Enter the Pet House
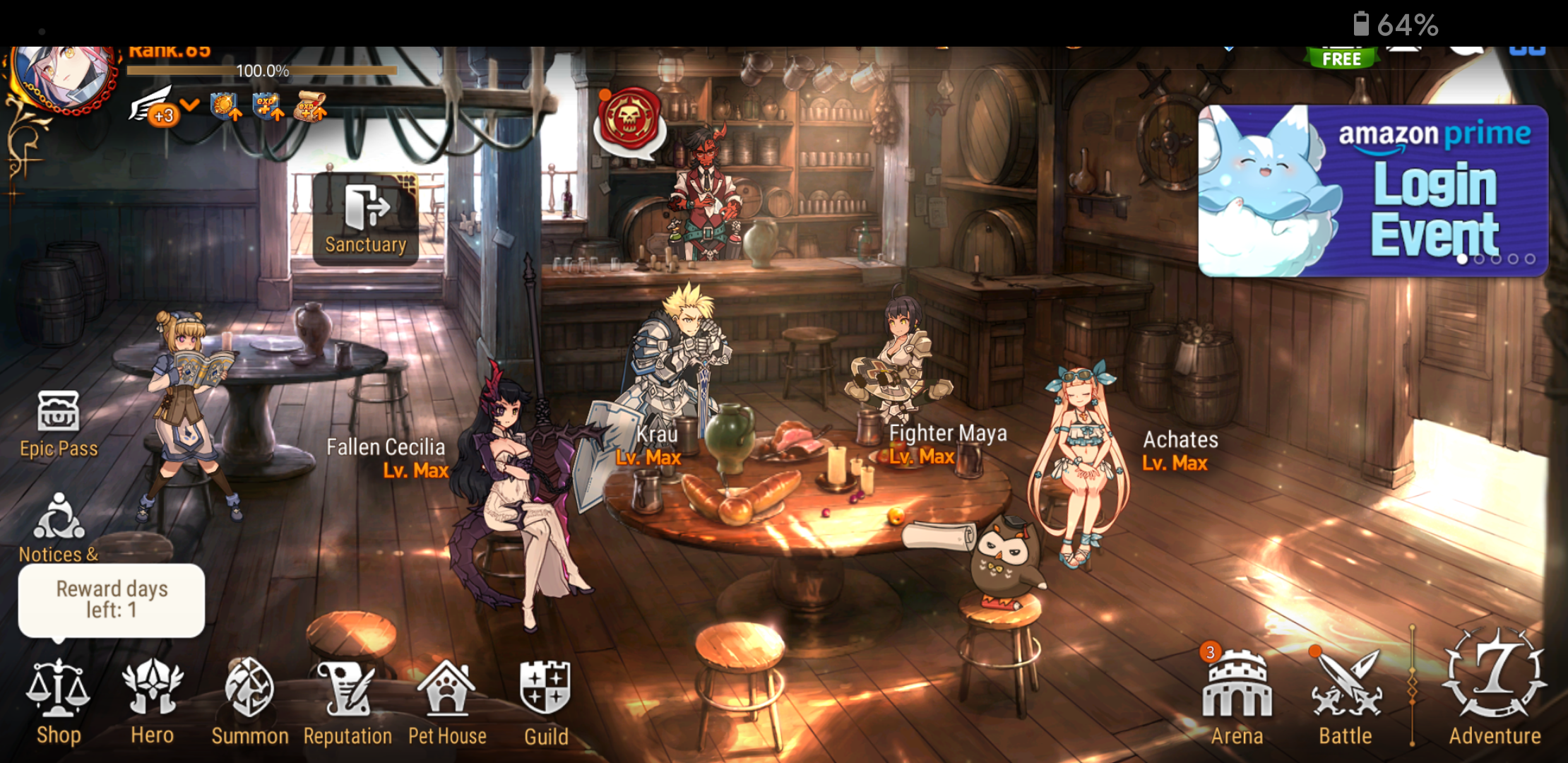Screen dimensions: 1568x763 tap(447, 701)
